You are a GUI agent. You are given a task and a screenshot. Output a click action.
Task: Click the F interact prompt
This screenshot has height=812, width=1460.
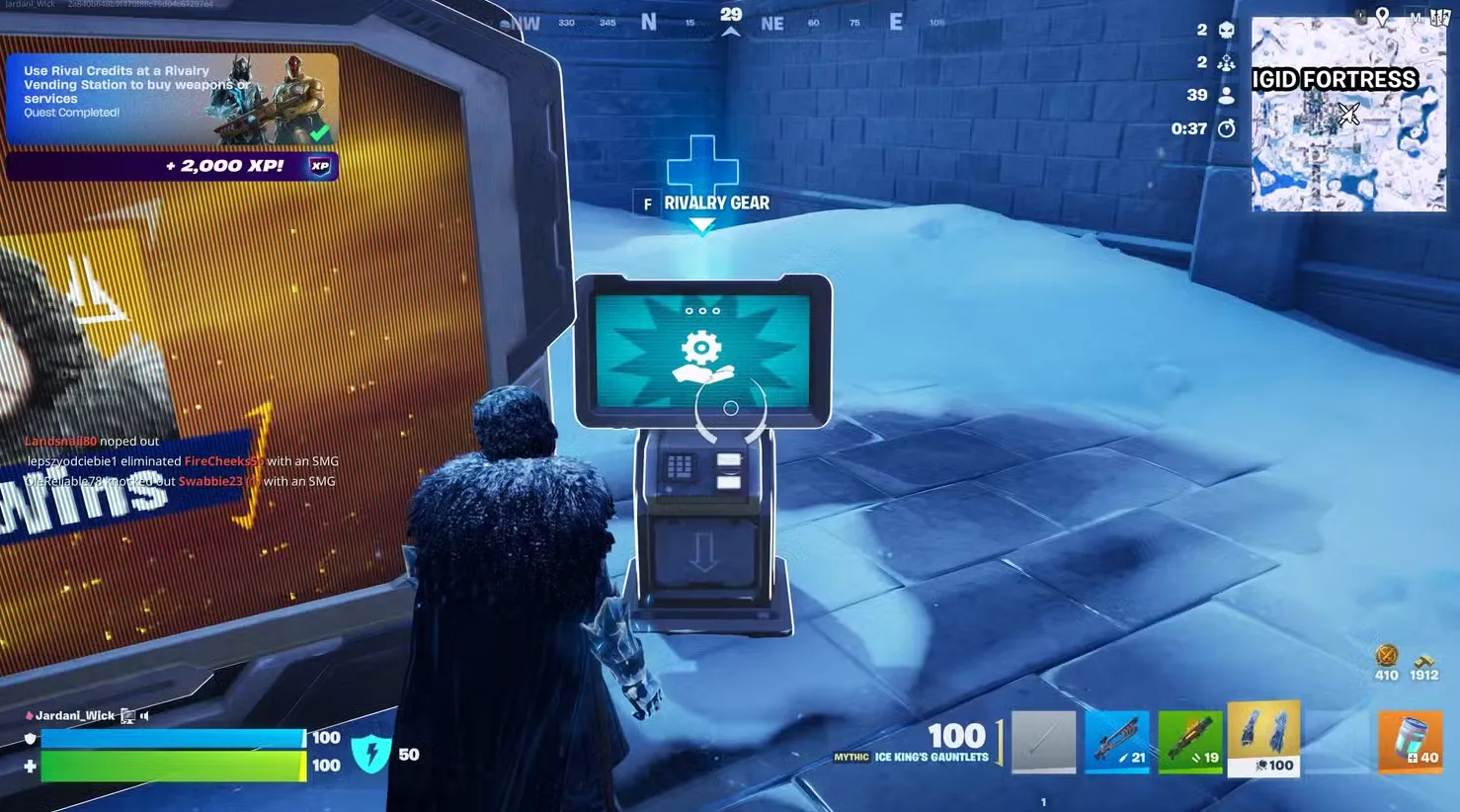647,203
